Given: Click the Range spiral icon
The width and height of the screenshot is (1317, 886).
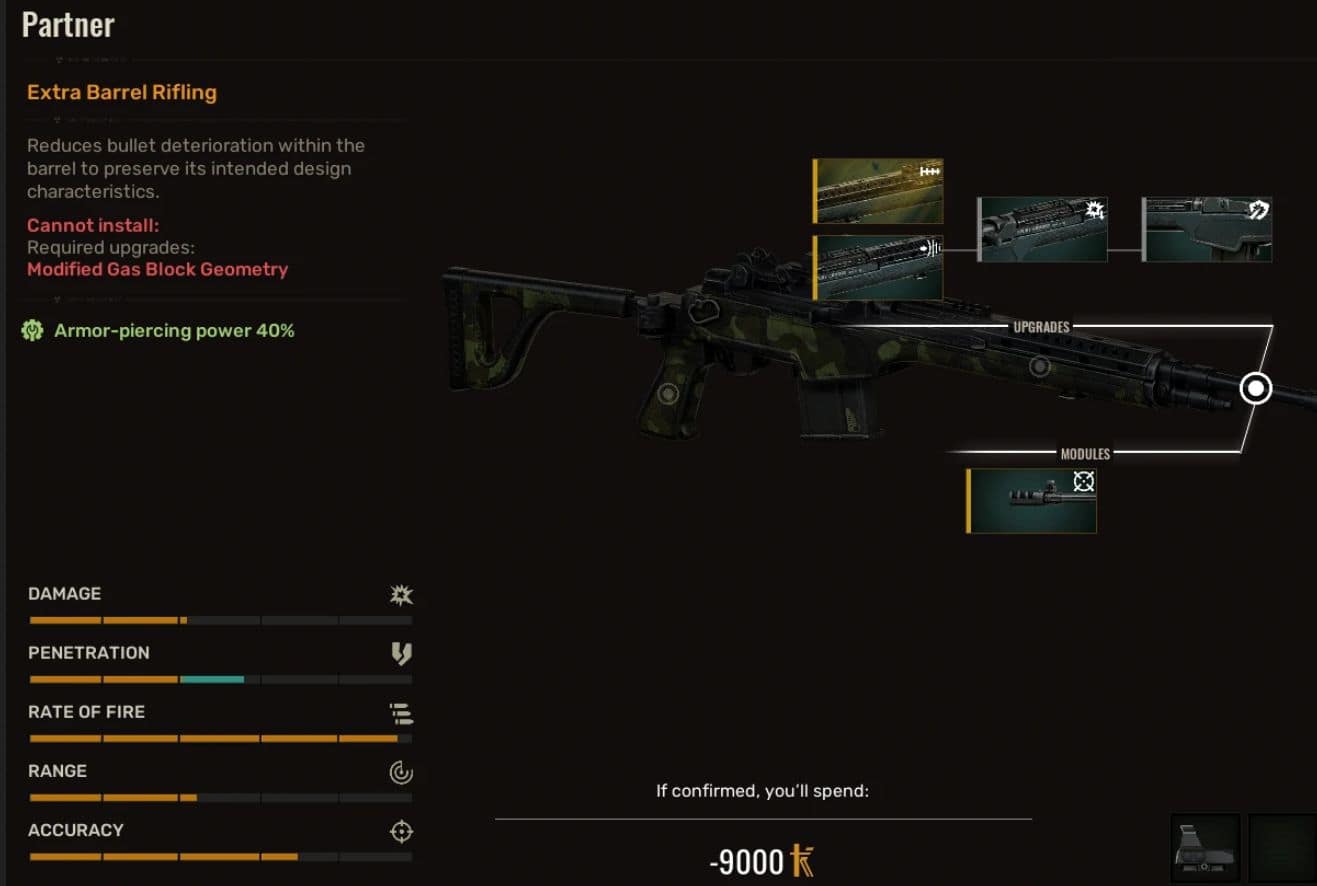Looking at the screenshot, I should click(x=400, y=771).
